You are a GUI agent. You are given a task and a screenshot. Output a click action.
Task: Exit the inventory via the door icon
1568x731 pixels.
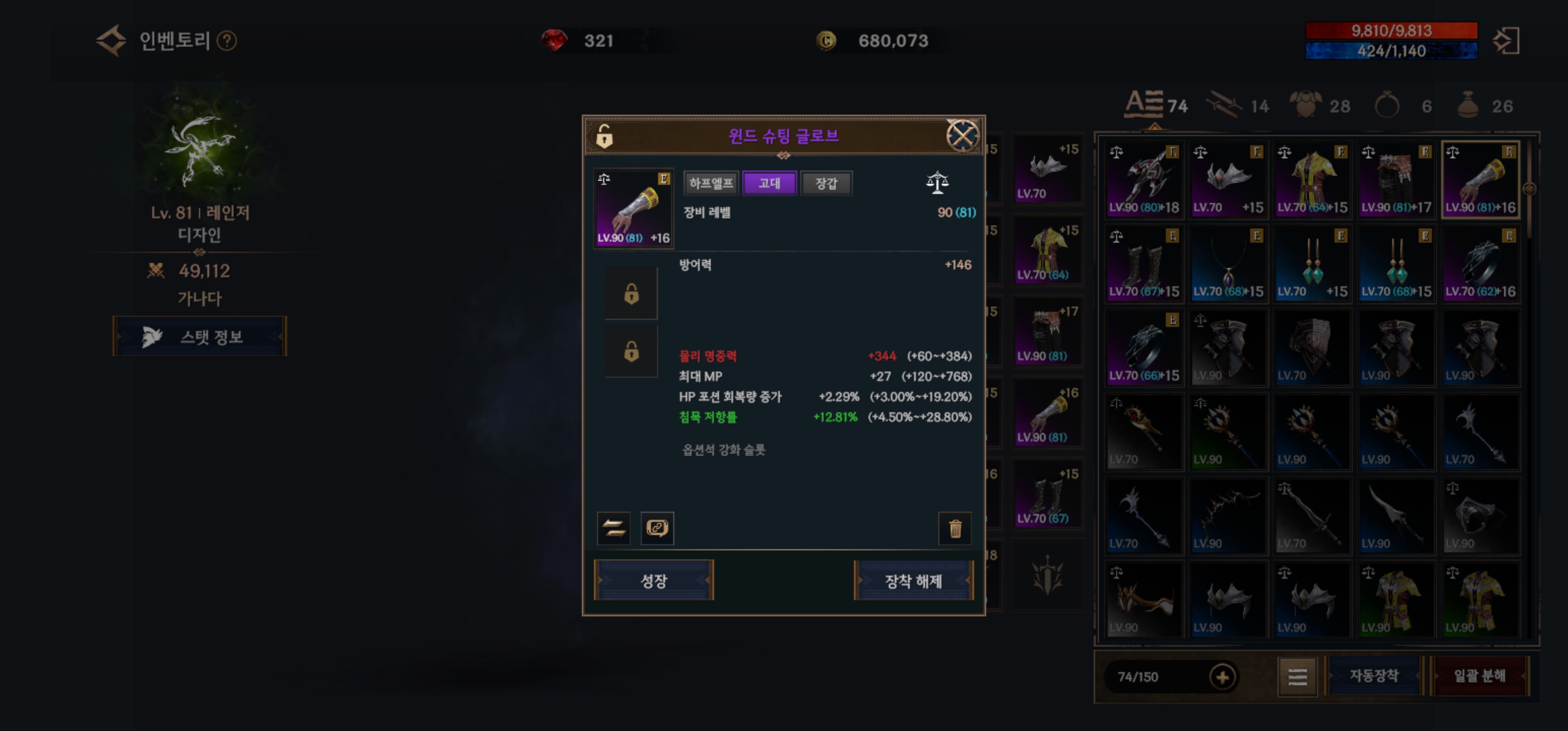pos(1507,41)
